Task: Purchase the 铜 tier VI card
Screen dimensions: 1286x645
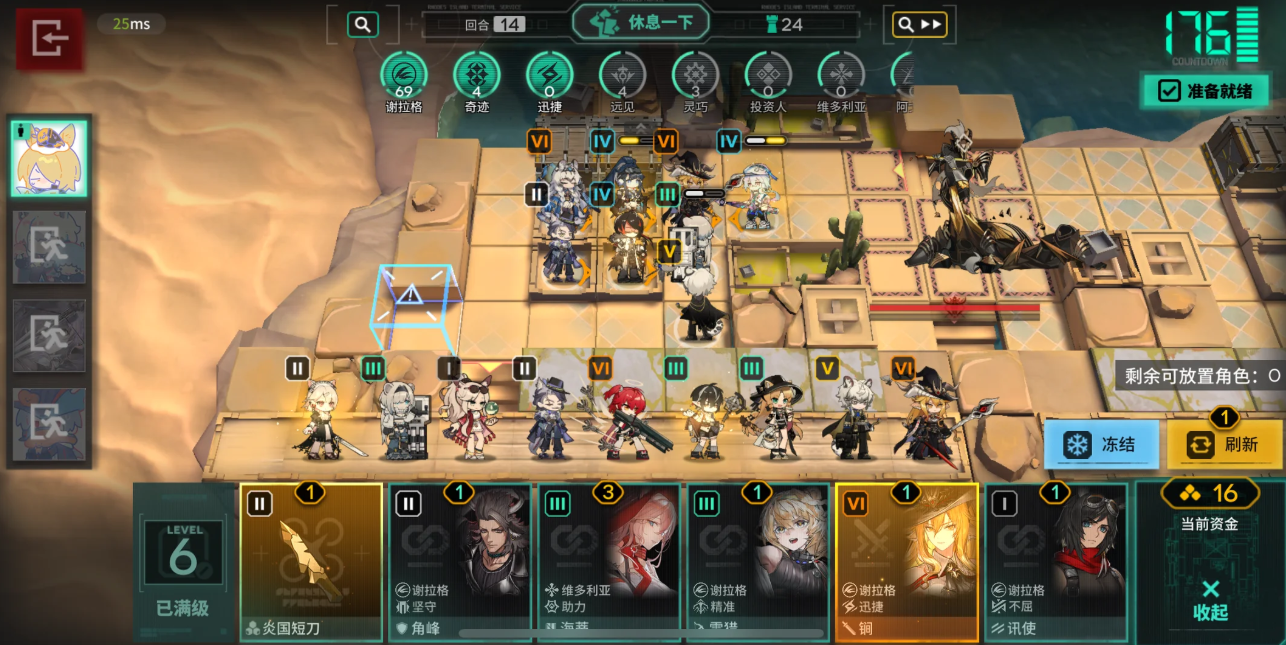Action: click(906, 561)
